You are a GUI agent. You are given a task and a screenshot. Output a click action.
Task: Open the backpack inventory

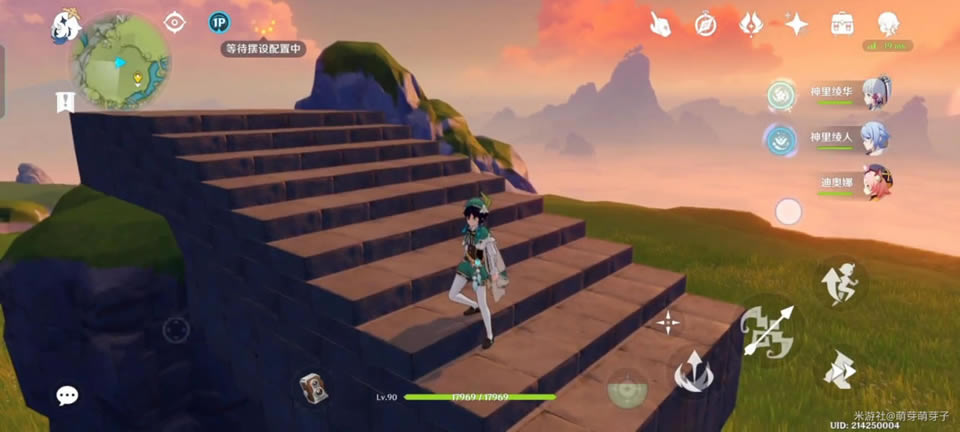click(x=842, y=24)
